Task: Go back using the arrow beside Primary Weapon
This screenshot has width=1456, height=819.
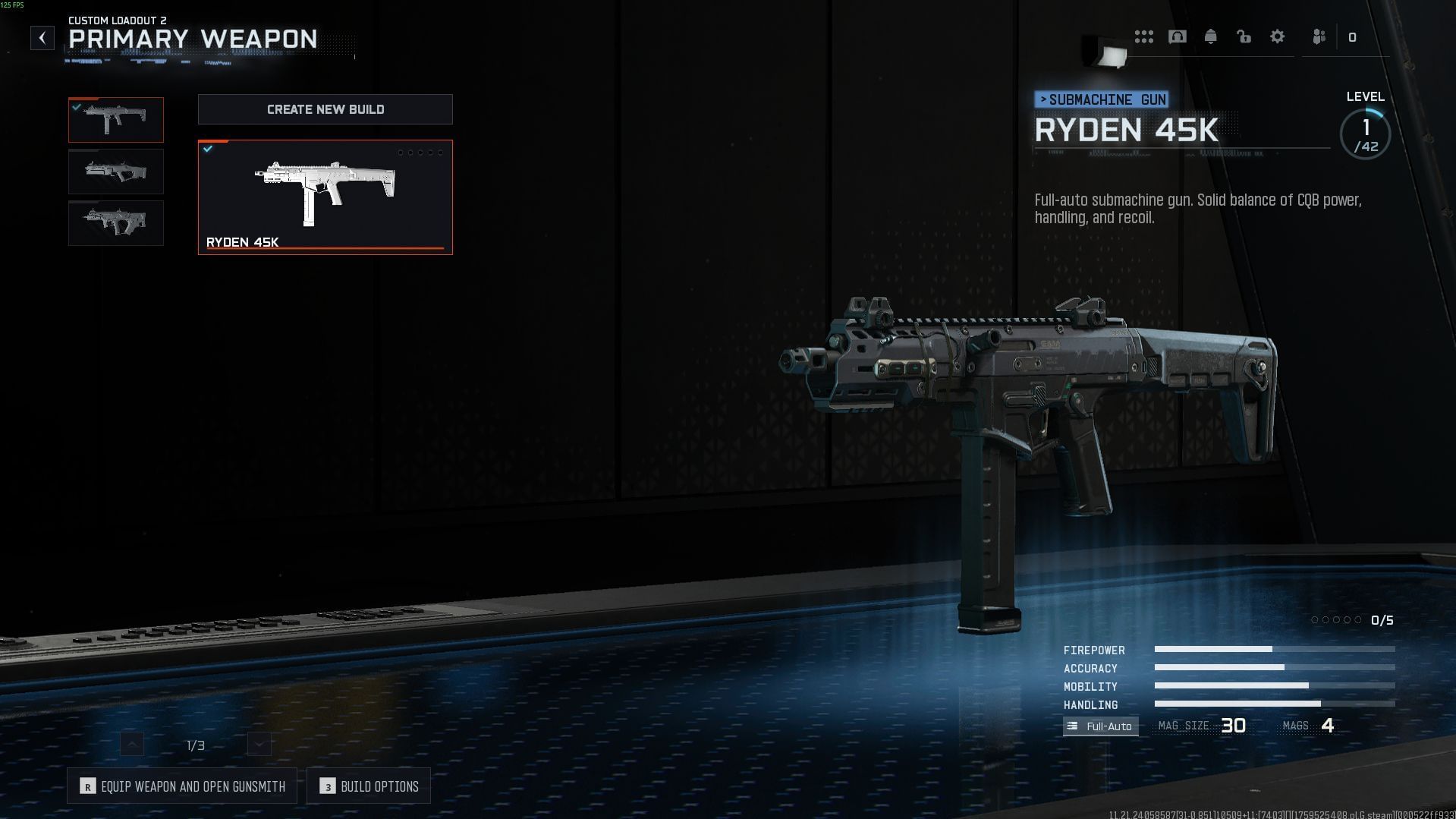Action: pyautogui.click(x=42, y=38)
